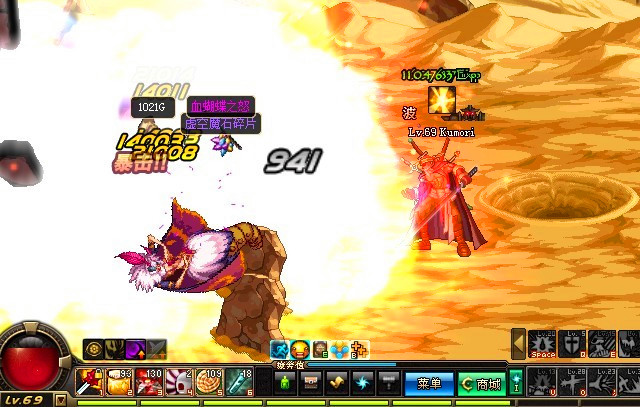Select the hammer item in quick slot 1
The width and height of the screenshot is (640, 407).
coord(89,382)
